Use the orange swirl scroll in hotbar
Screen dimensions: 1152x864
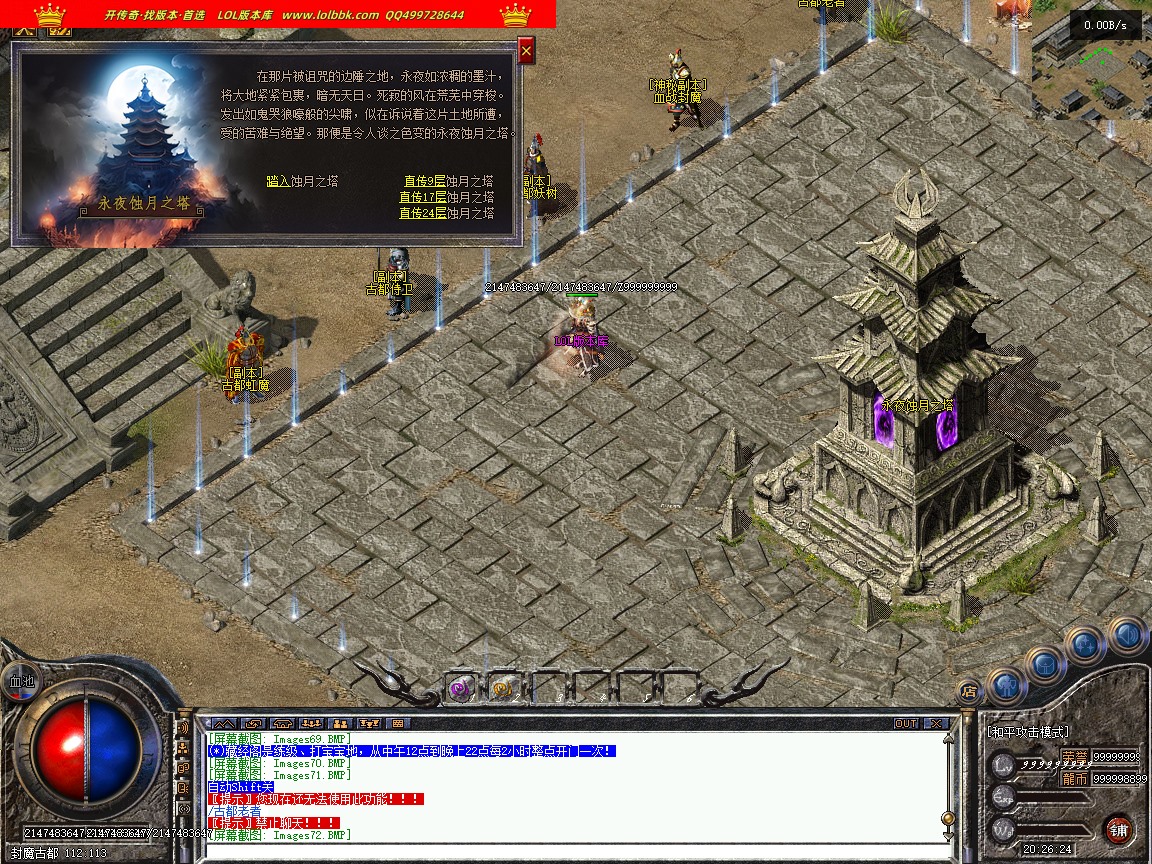(501, 687)
